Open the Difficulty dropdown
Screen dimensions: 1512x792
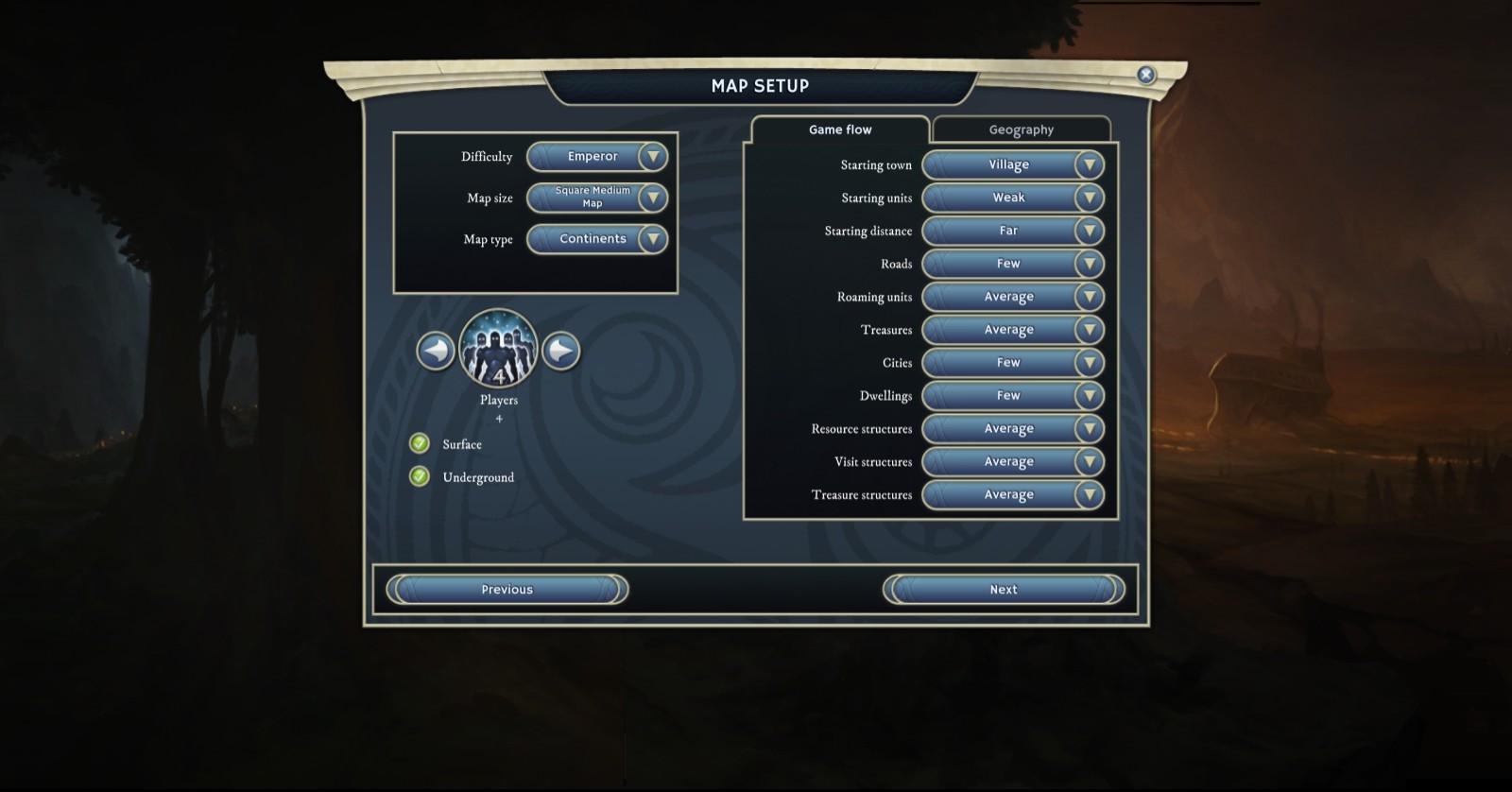(597, 157)
